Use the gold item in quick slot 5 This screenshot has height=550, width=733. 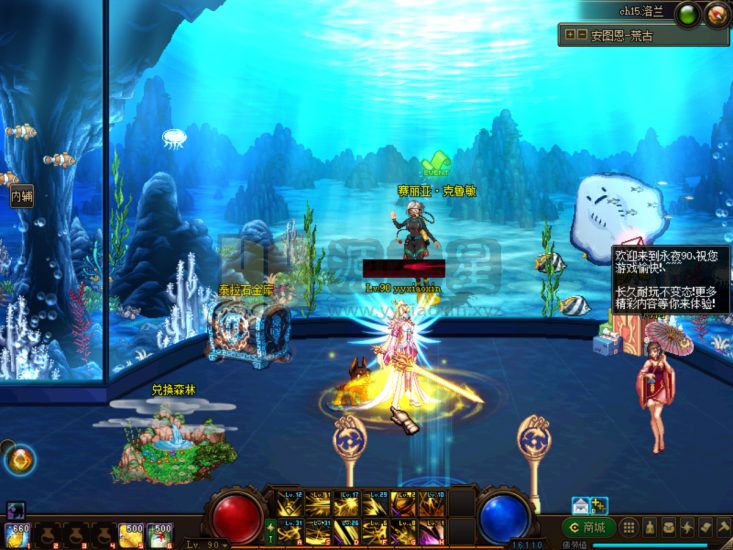(x=131, y=536)
